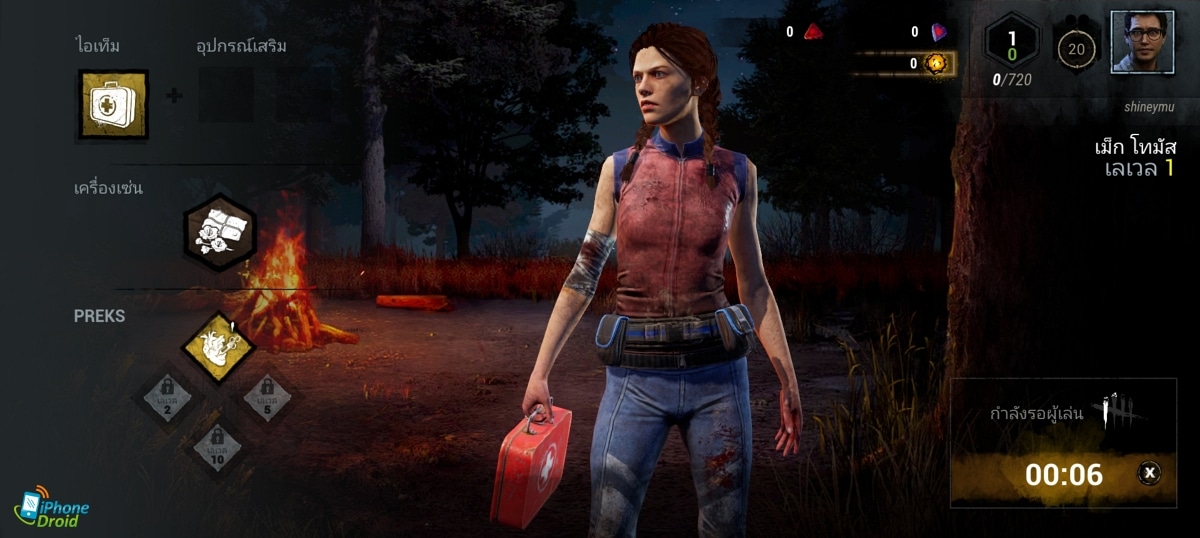Tap the locked perk slot for level 5
This screenshot has width=1200, height=538.
(x=267, y=398)
